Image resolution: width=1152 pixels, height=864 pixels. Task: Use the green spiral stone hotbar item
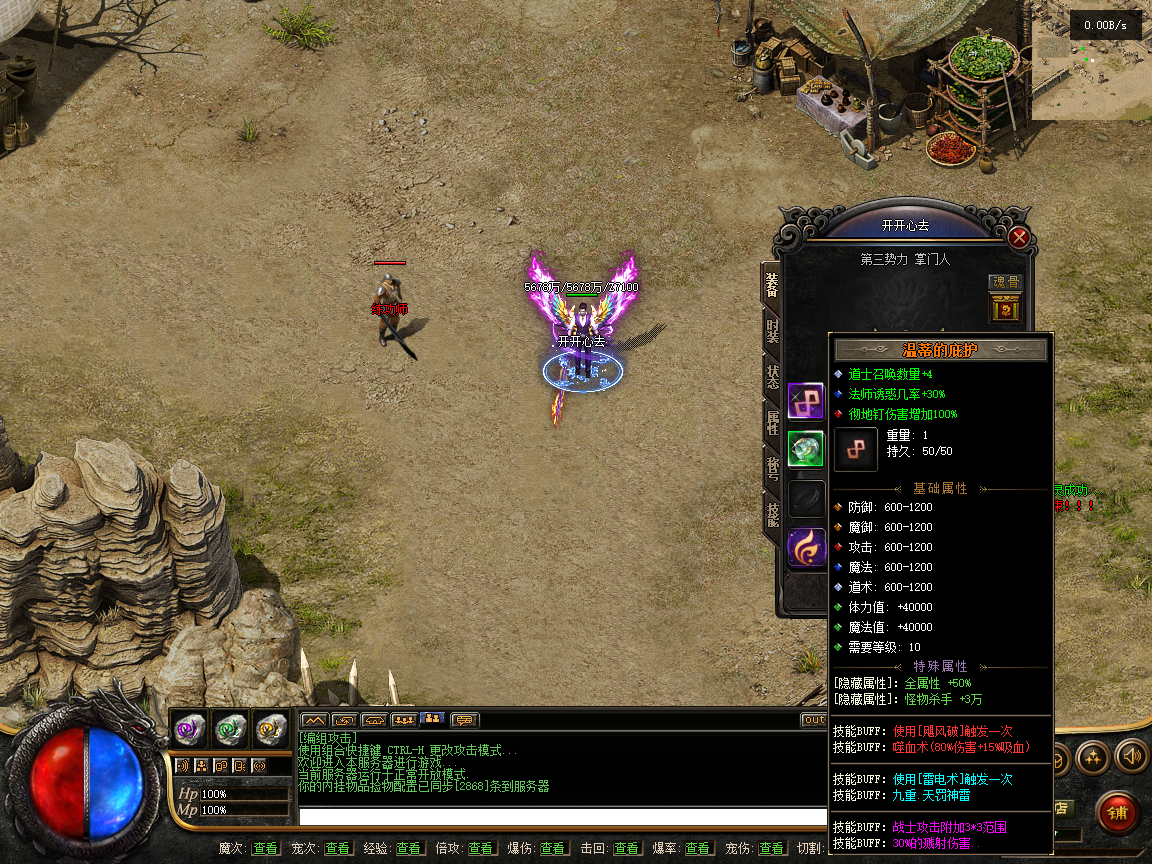(230, 729)
